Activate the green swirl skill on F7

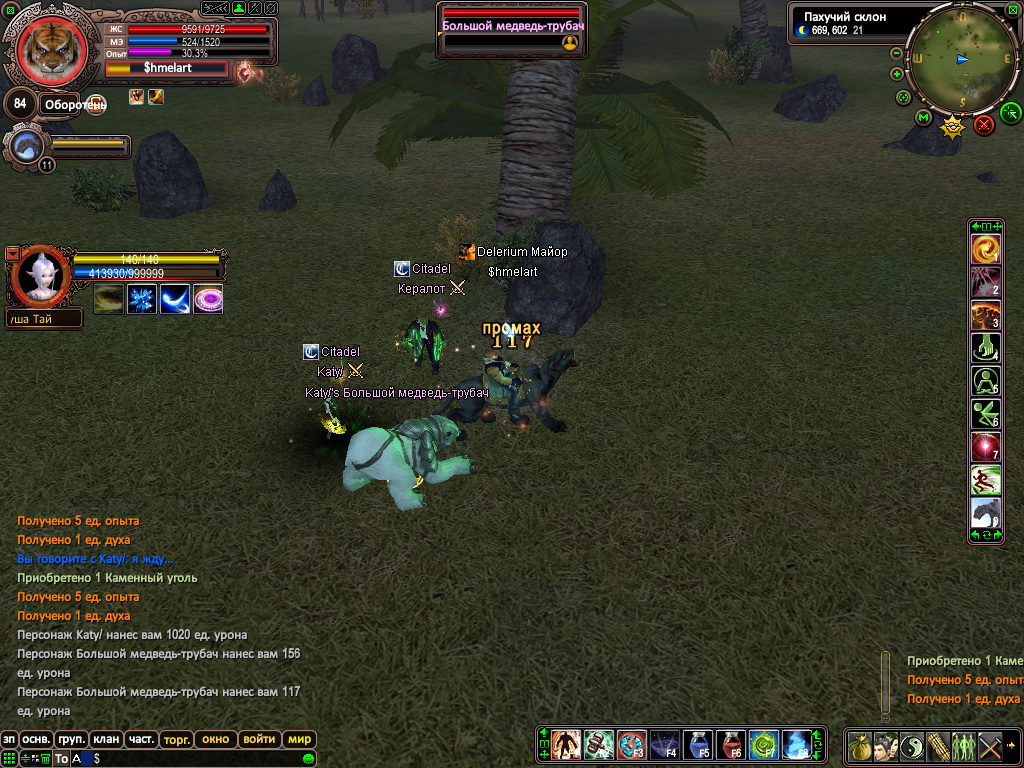763,745
